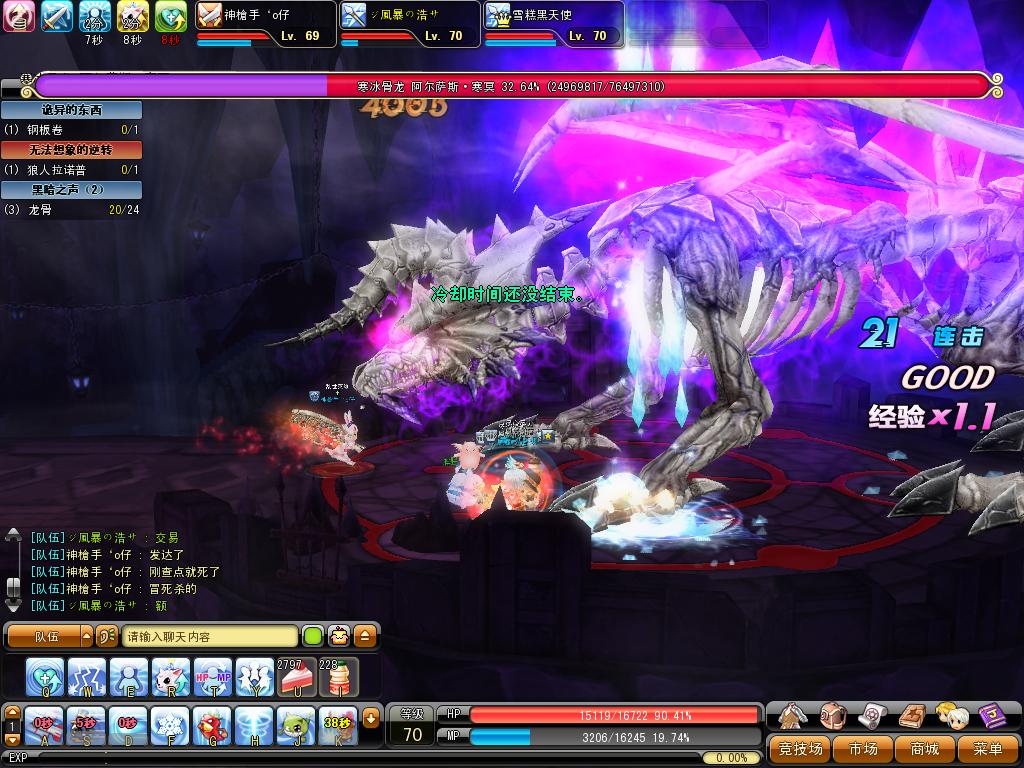Select the 诡异的东西 quest header
The width and height of the screenshot is (1024, 768).
tap(71, 110)
